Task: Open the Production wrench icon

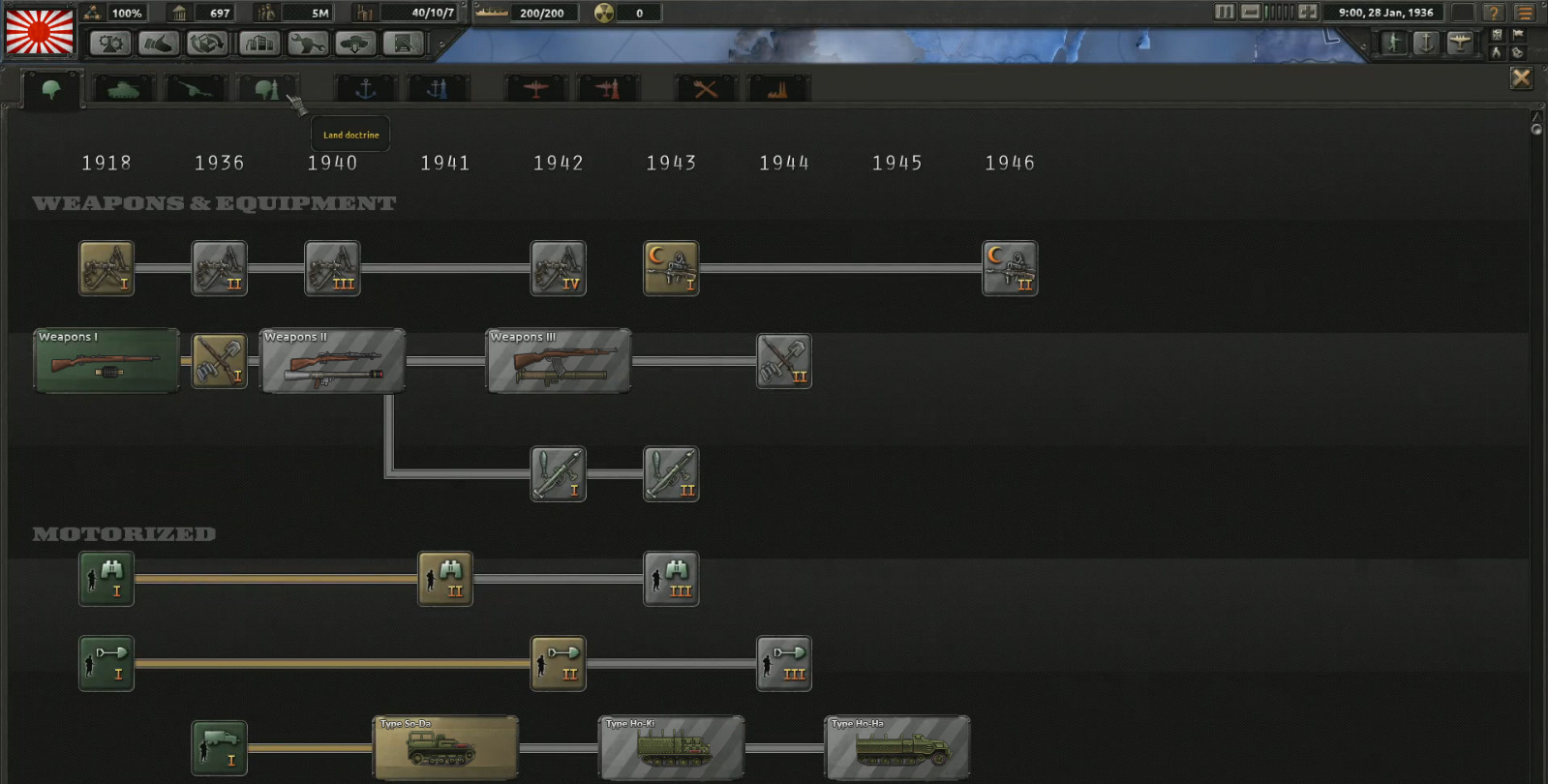Action: (x=310, y=44)
